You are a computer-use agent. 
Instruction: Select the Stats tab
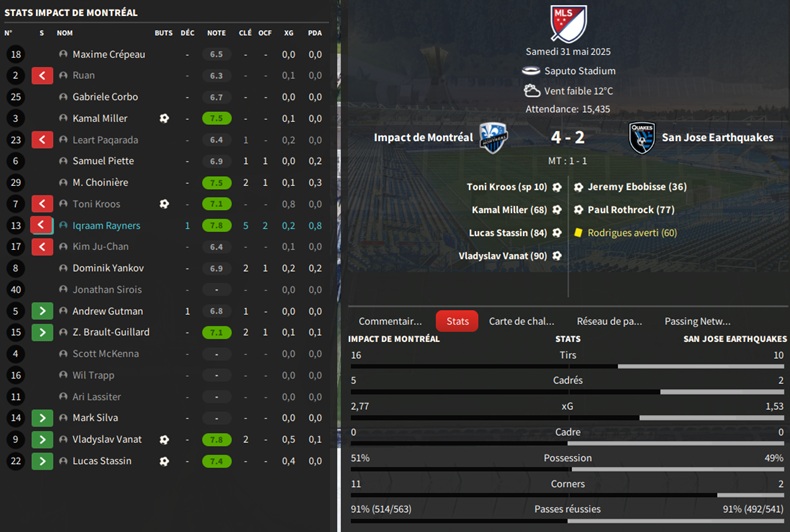click(457, 321)
